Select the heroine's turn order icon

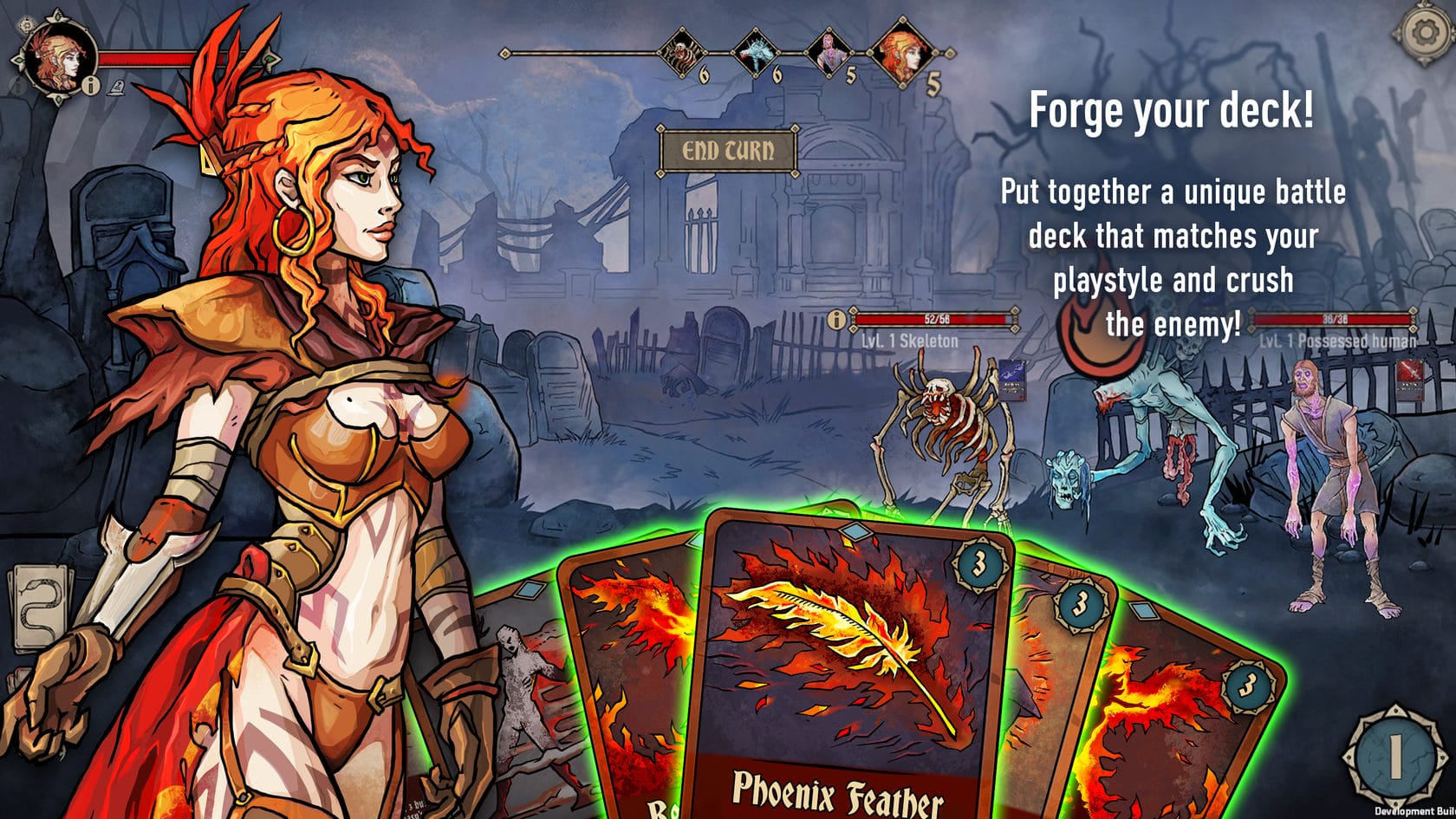click(903, 54)
